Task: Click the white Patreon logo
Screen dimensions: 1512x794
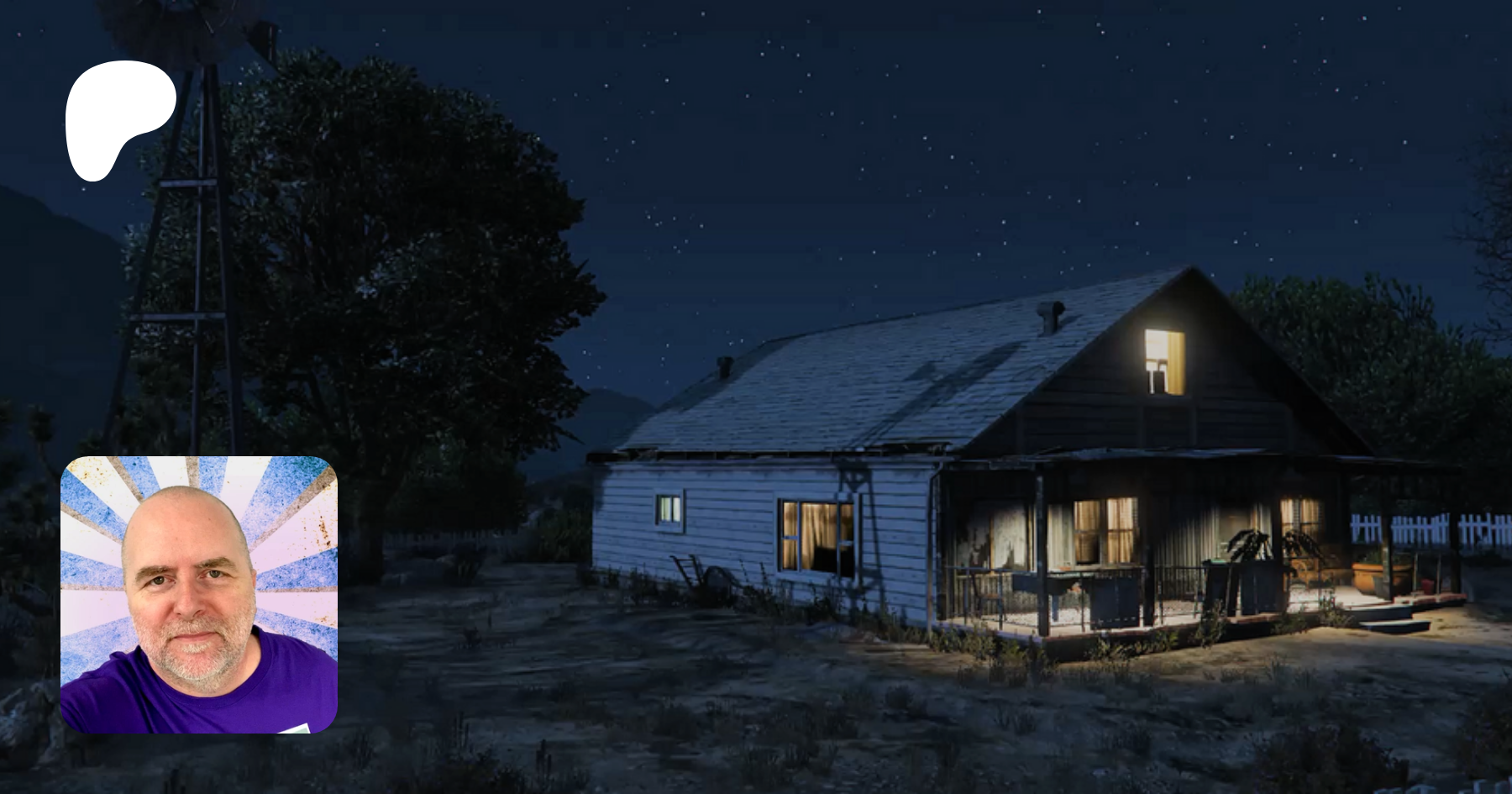Action: 118,118
